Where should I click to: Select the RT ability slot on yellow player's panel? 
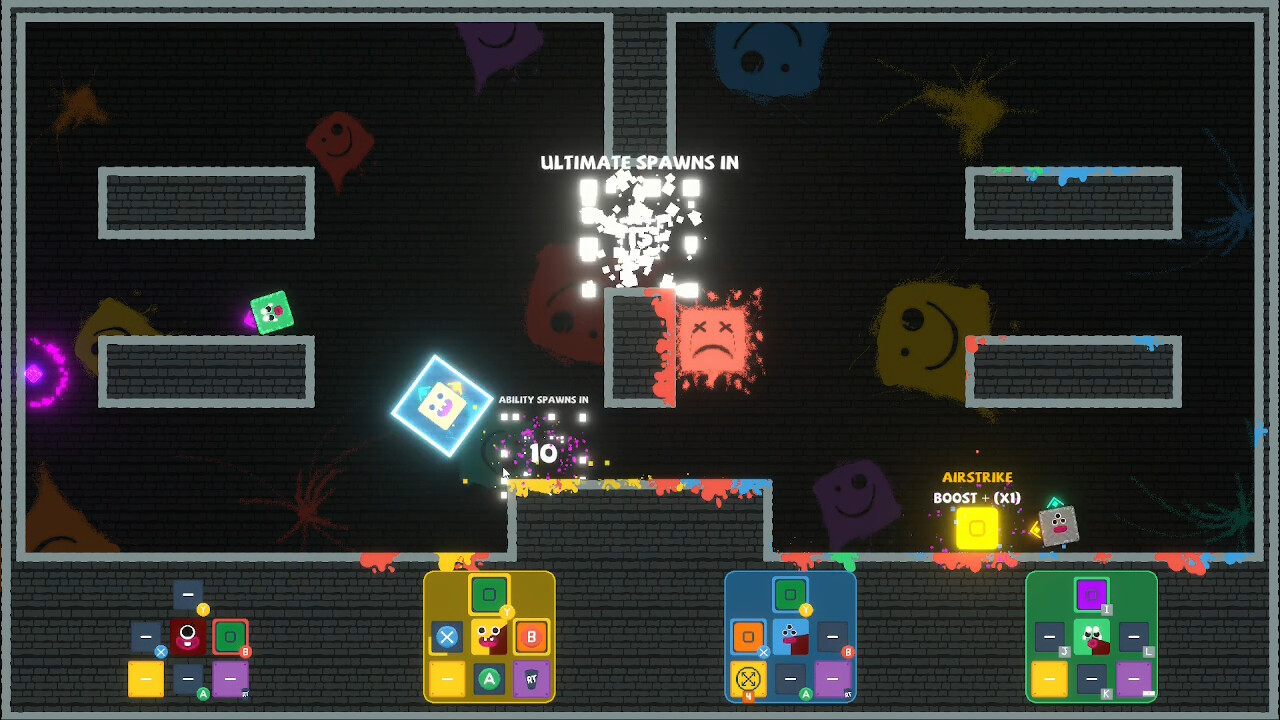pyautogui.click(x=532, y=679)
